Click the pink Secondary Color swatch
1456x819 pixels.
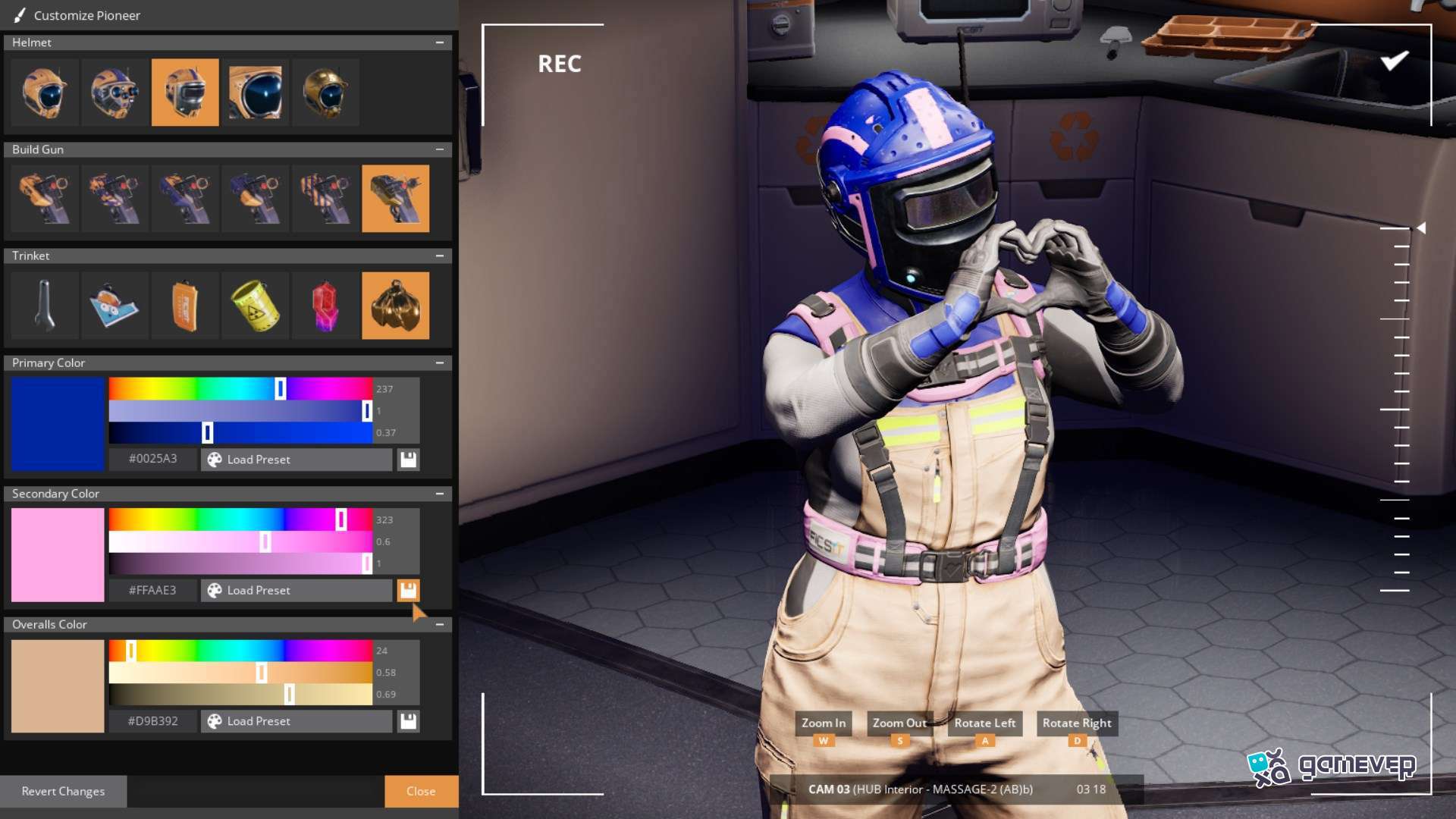pos(58,555)
